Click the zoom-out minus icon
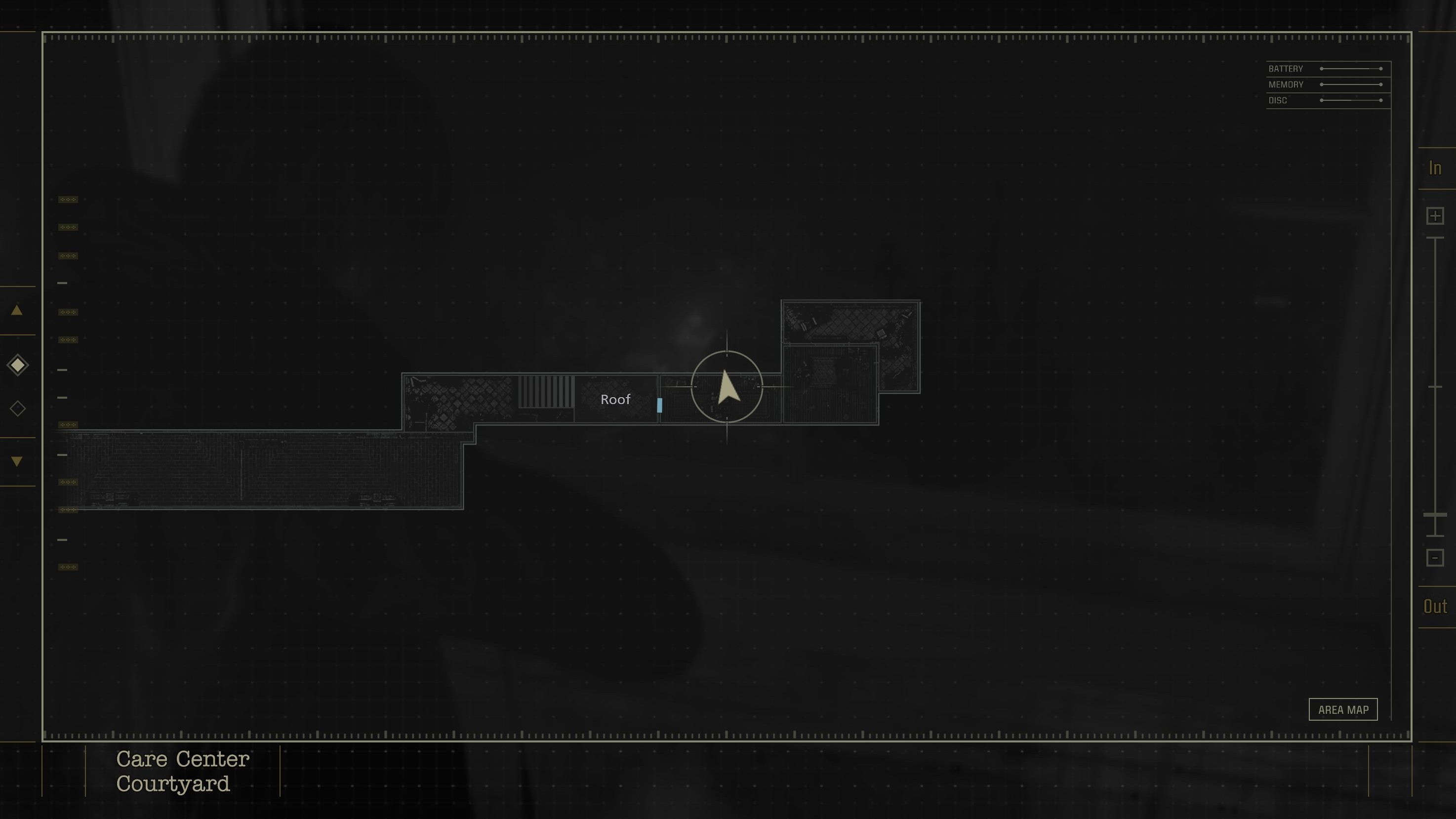 [1435, 557]
